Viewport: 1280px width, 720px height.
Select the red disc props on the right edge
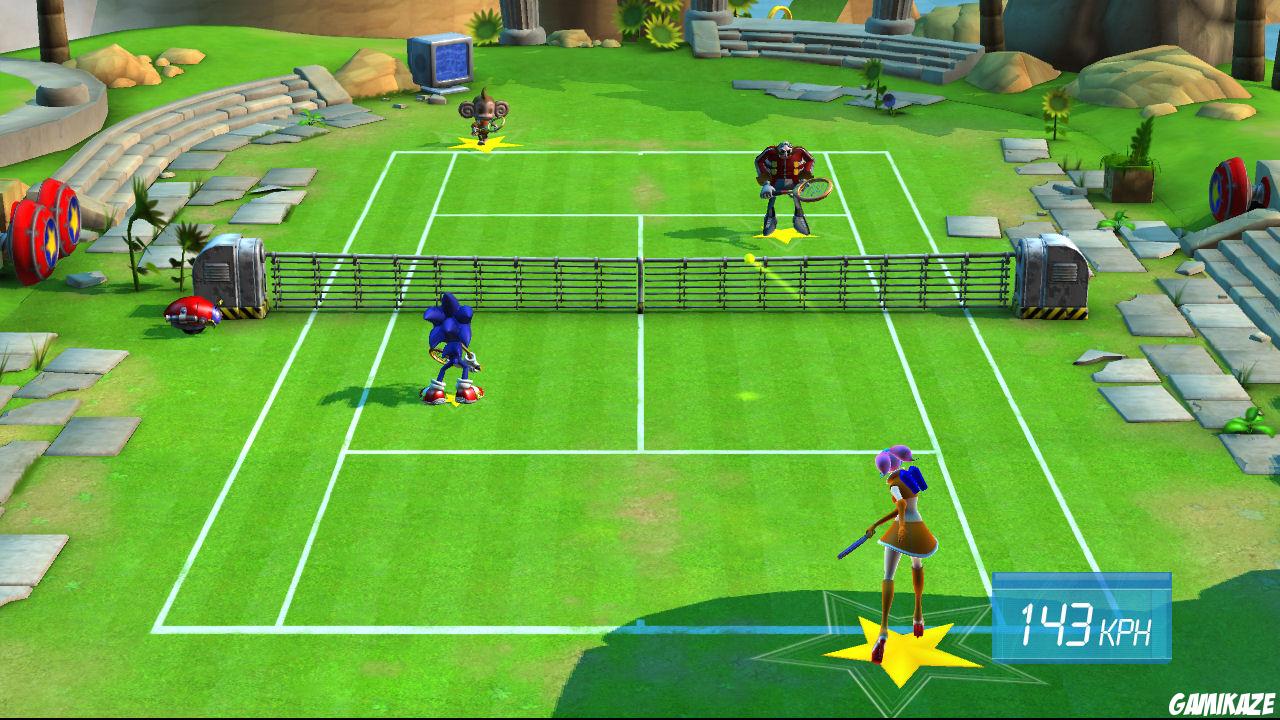coord(1230,185)
